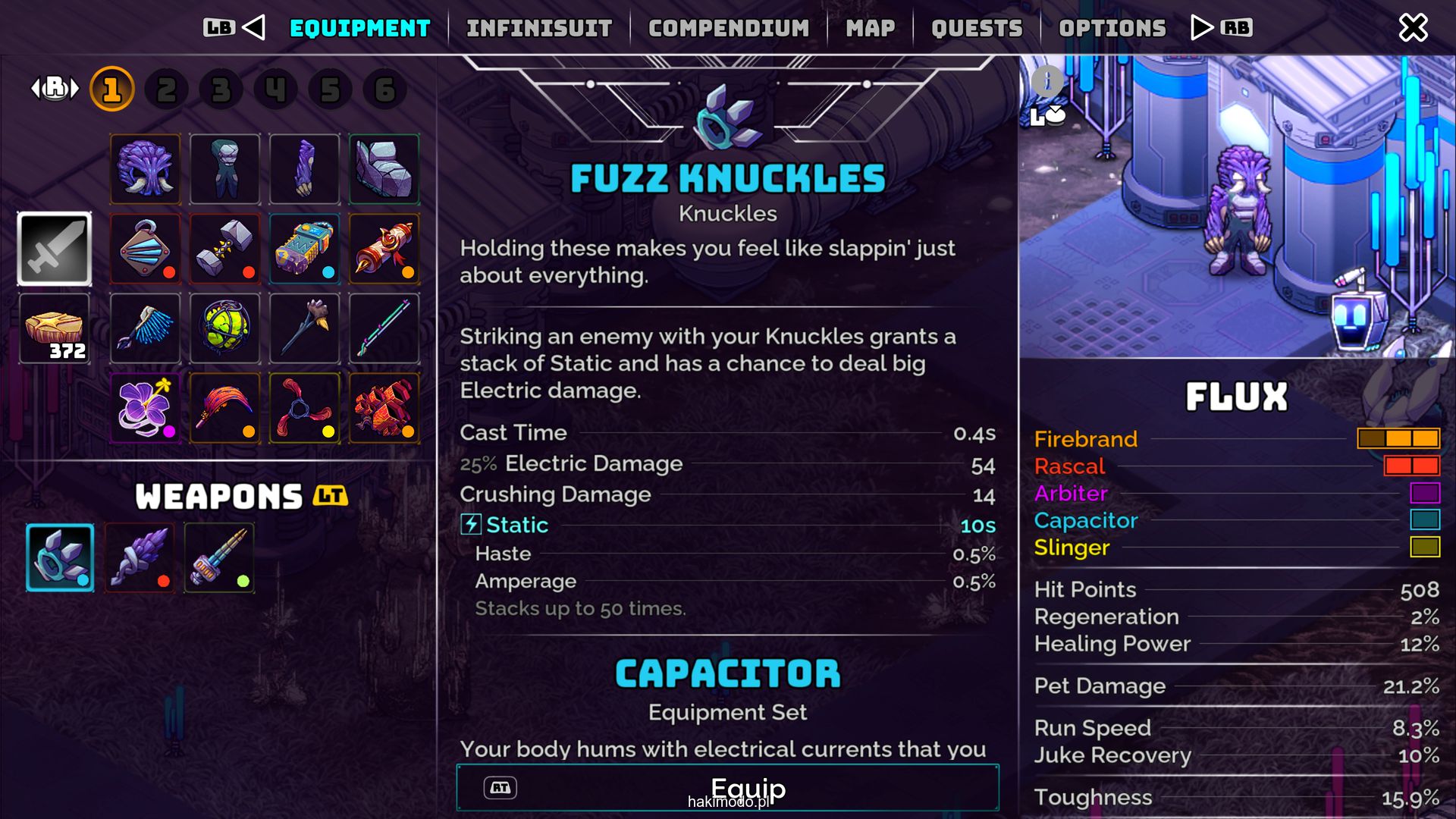Click the grey stone boots slot
1456x819 pixels.
384,169
